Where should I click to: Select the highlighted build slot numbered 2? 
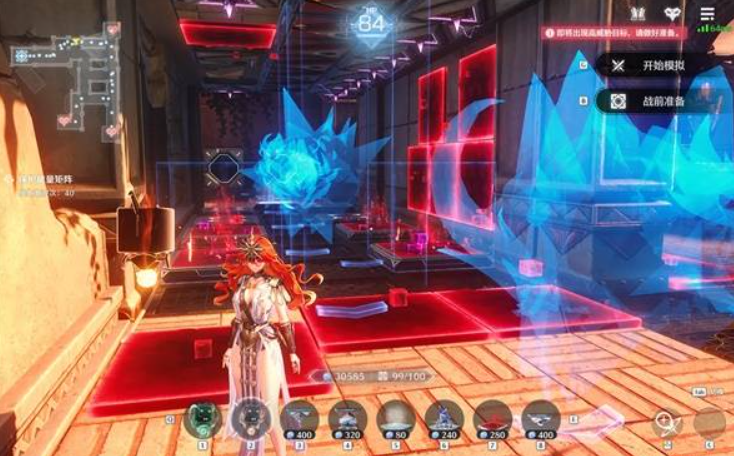pyautogui.click(x=250, y=418)
